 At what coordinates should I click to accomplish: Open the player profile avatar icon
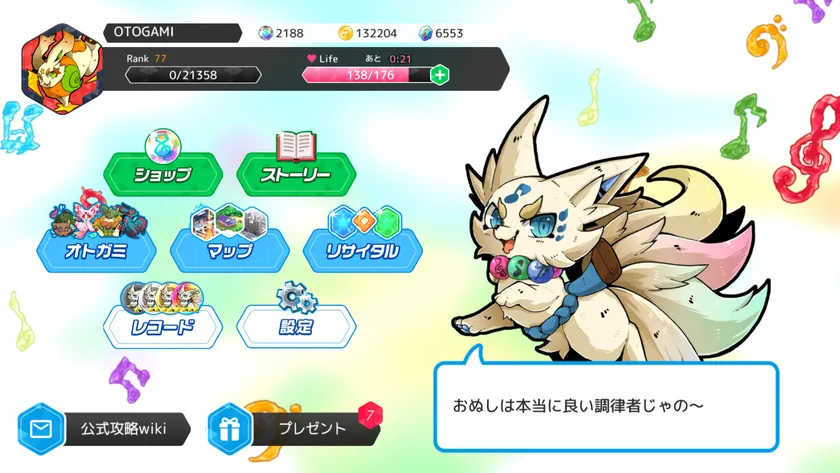[56, 69]
